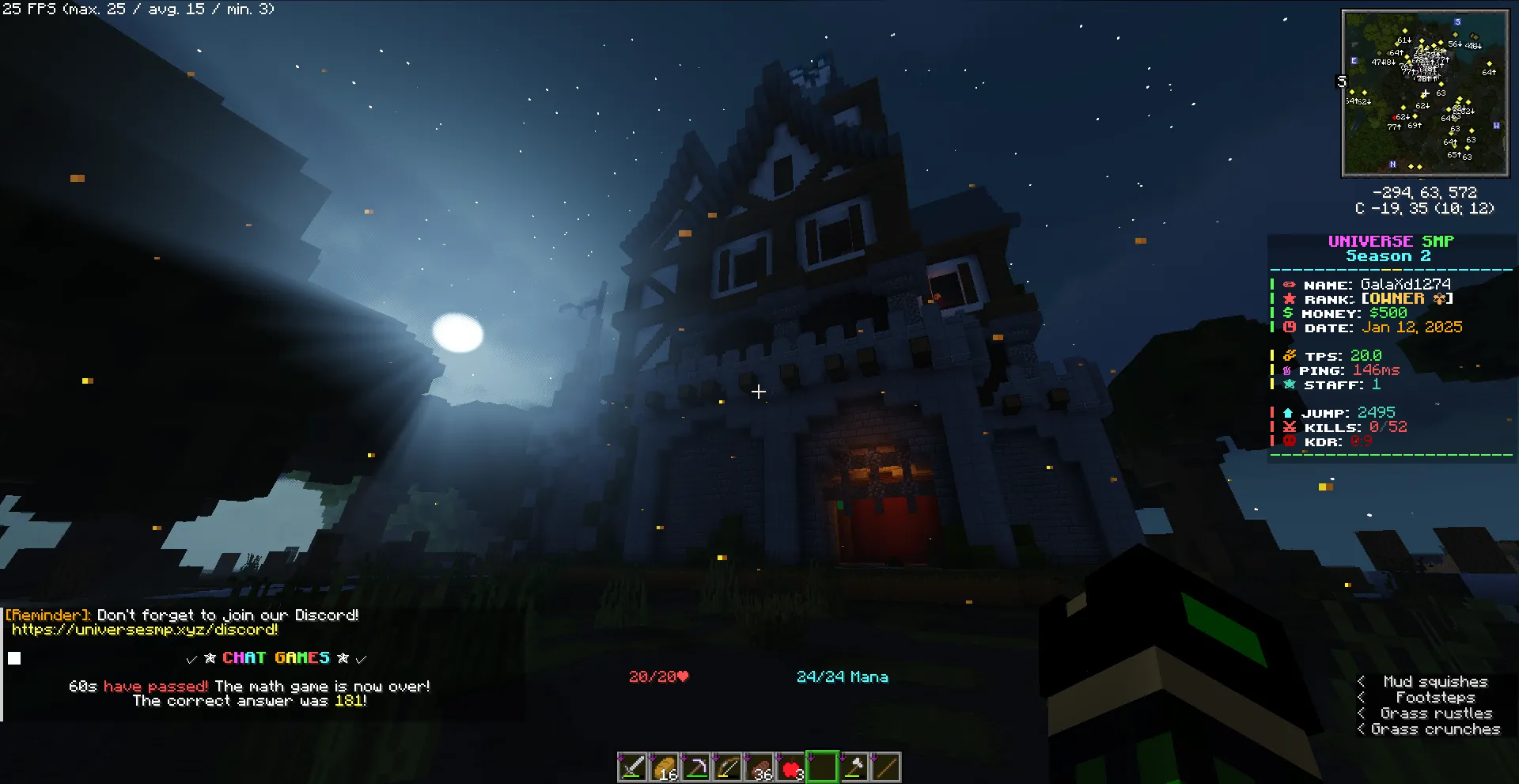
Task: Click the green-highlighted empty hotbar slot
Action: tap(823, 767)
